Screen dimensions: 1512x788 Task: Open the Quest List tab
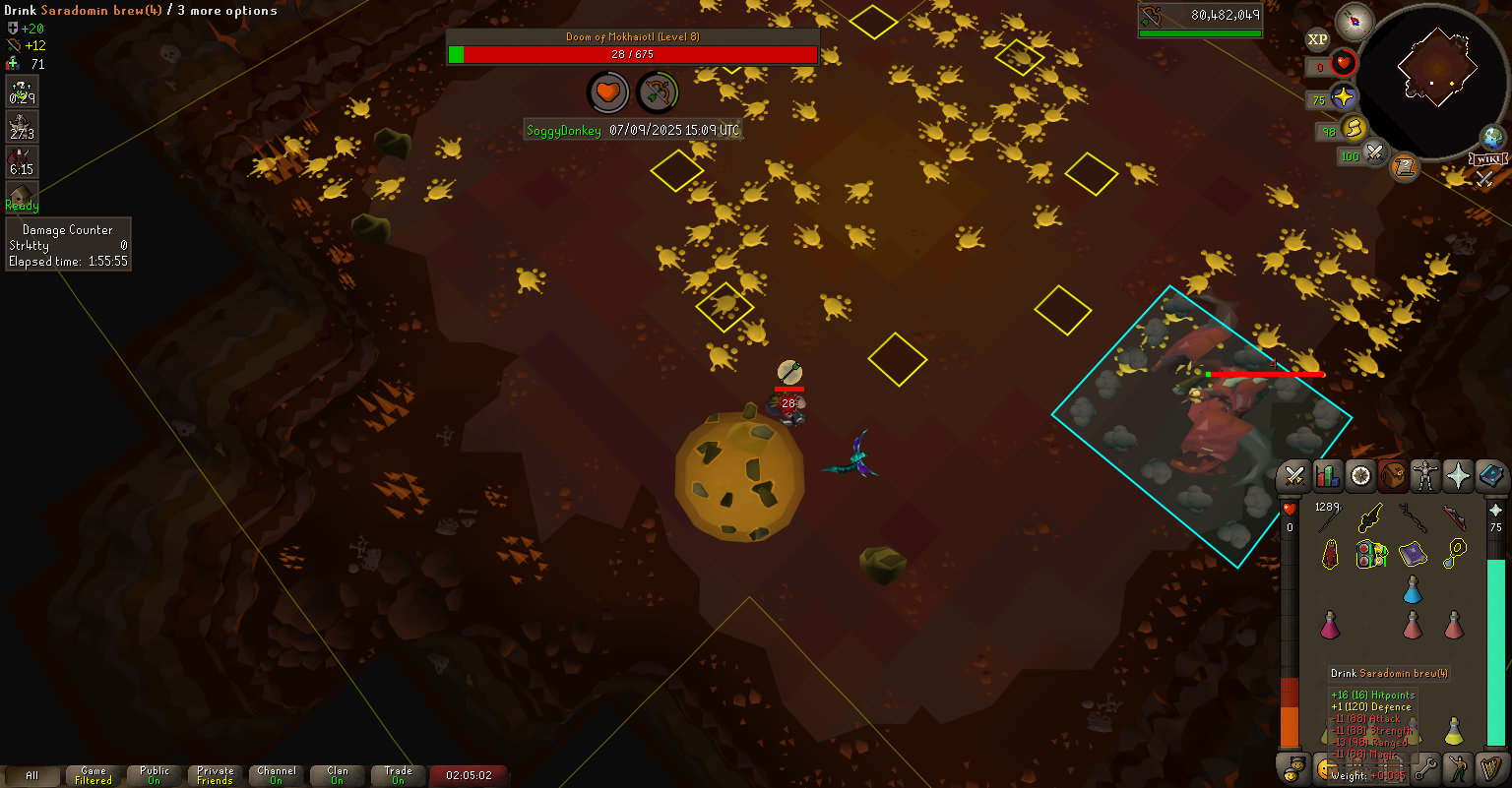coord(1359,476)
